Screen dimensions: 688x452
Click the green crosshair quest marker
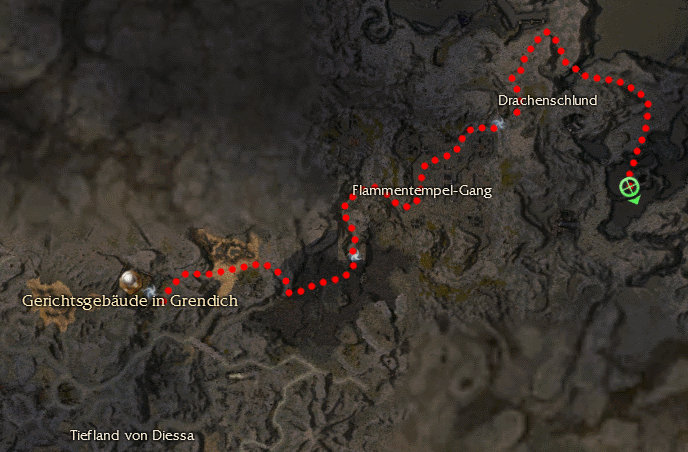point(629,187)
